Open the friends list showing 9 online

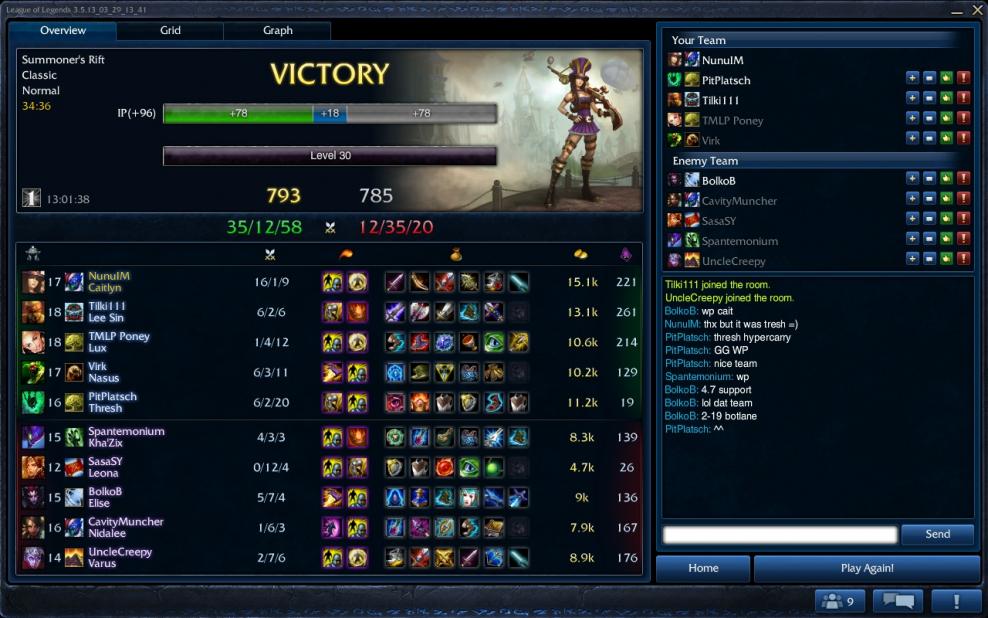(x=841, y=601)
